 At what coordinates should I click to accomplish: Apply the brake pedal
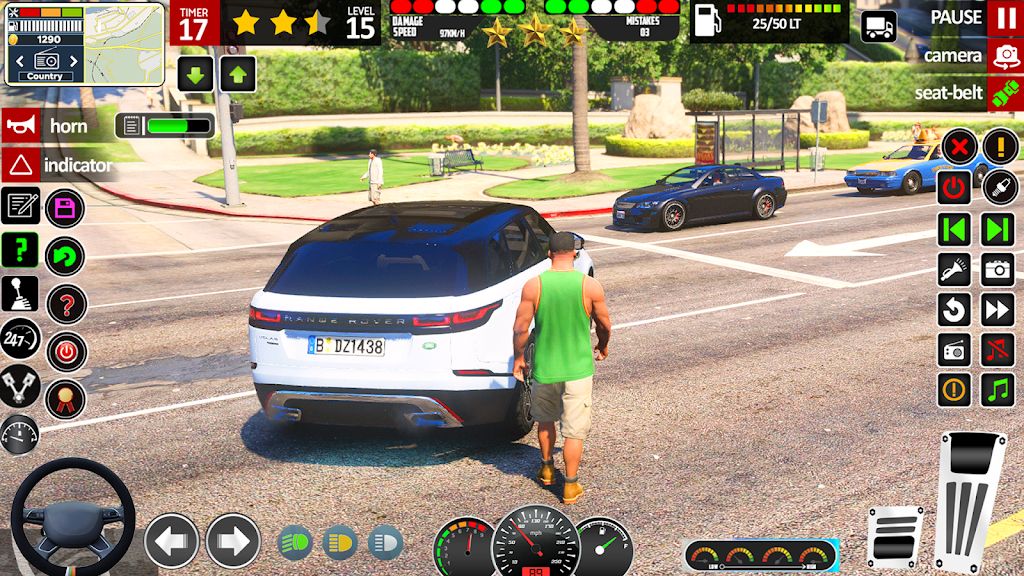pyautogui.click(x=894, y=537)
